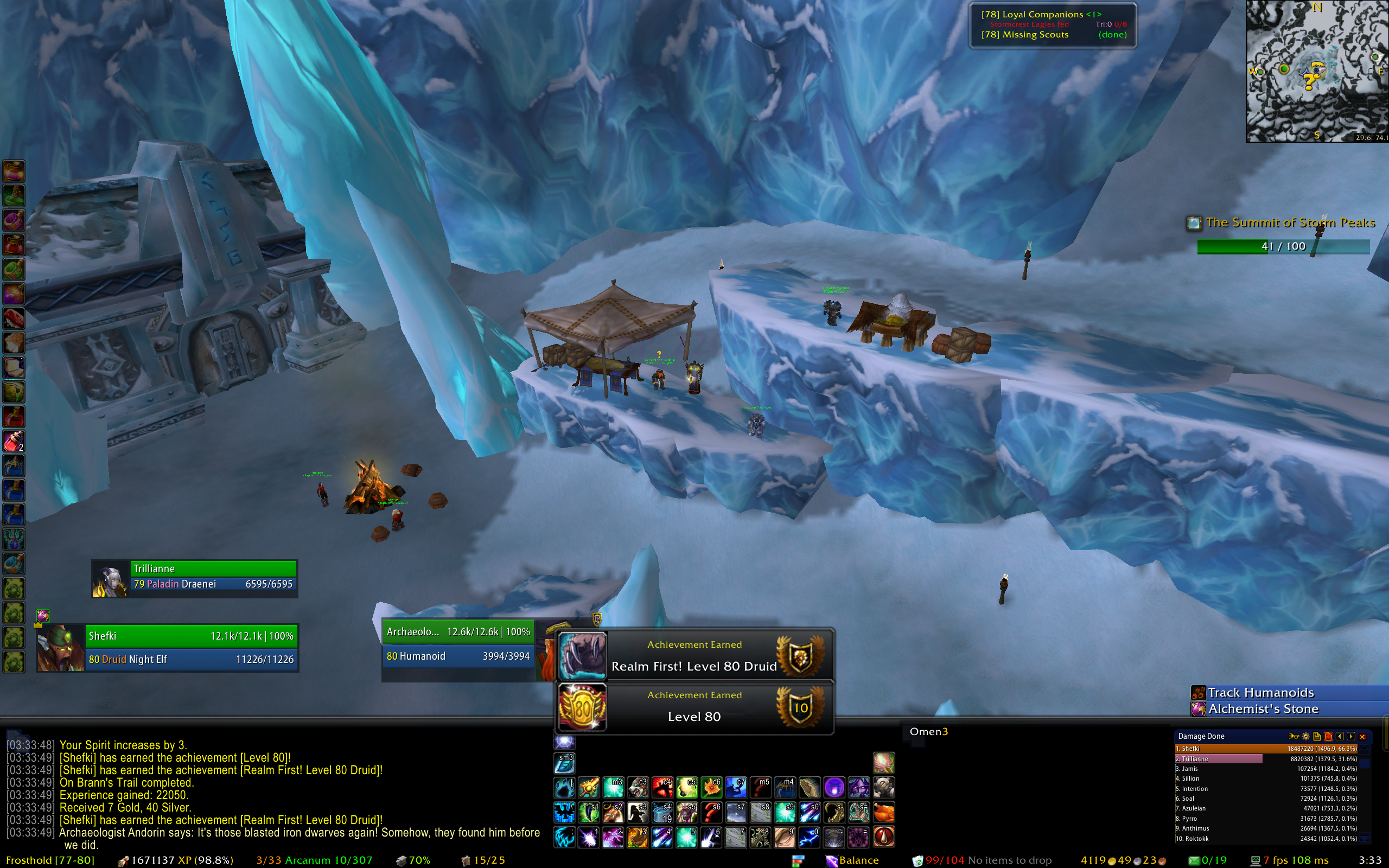The image size is (1389, 868).
Task: Open the Level 80 achievement popup
Action: pos(694,707)
